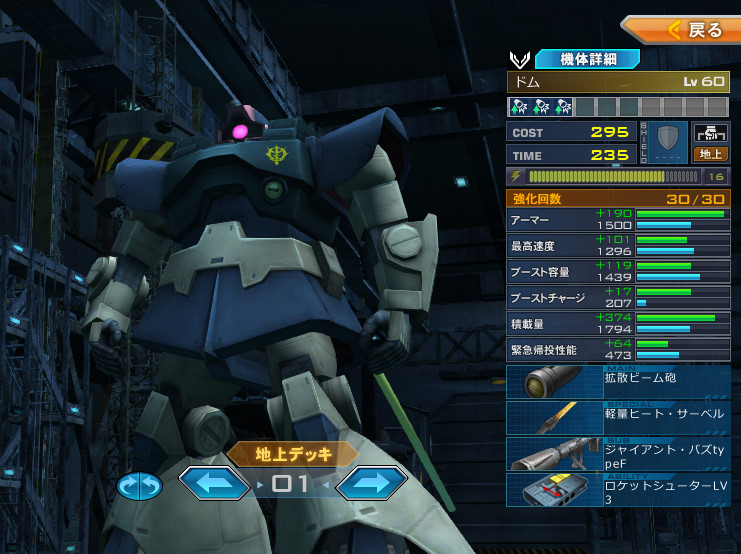Open the ロケットシューターLV3 slot
Screen dimensions: 741x554
(x=617, y=489)
